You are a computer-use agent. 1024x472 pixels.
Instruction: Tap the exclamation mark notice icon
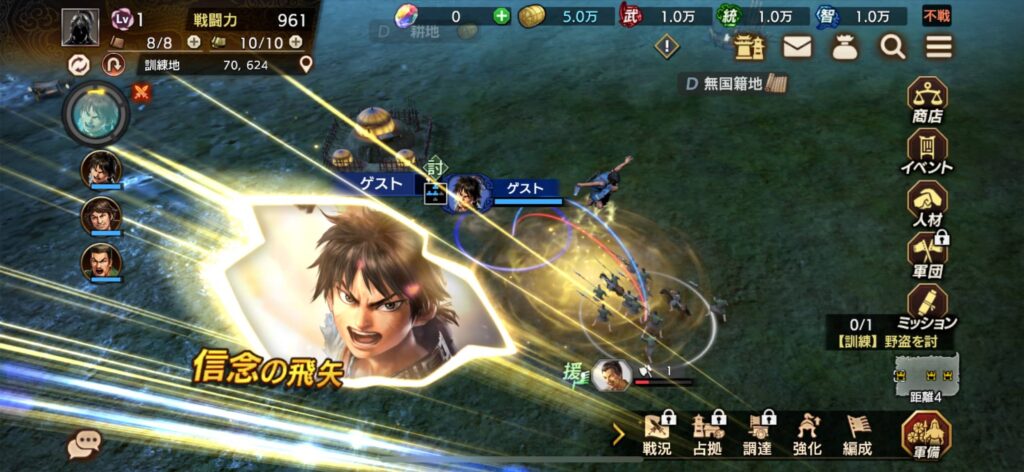[x=667, y=46]
